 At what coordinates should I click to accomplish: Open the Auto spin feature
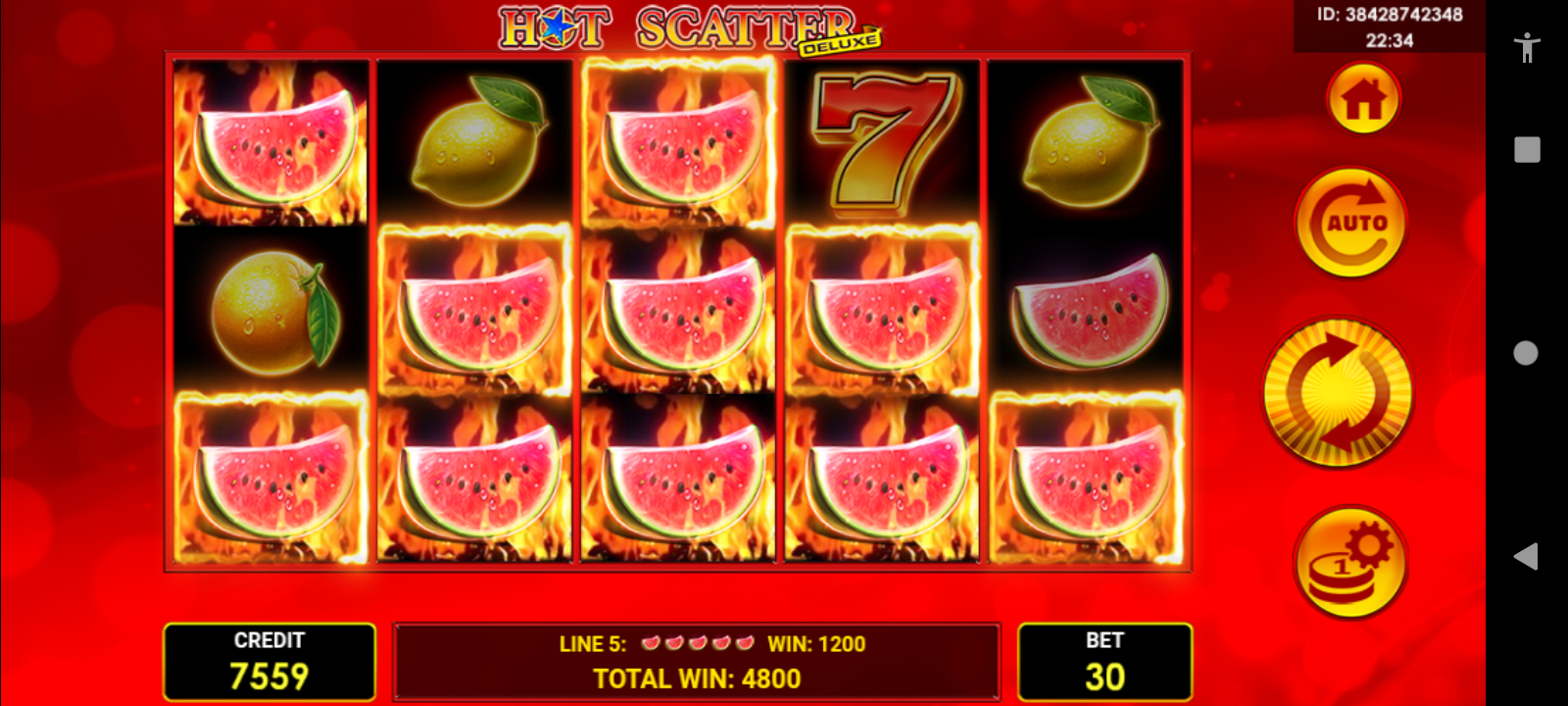pyautogui.click(x=1350, y=221)
